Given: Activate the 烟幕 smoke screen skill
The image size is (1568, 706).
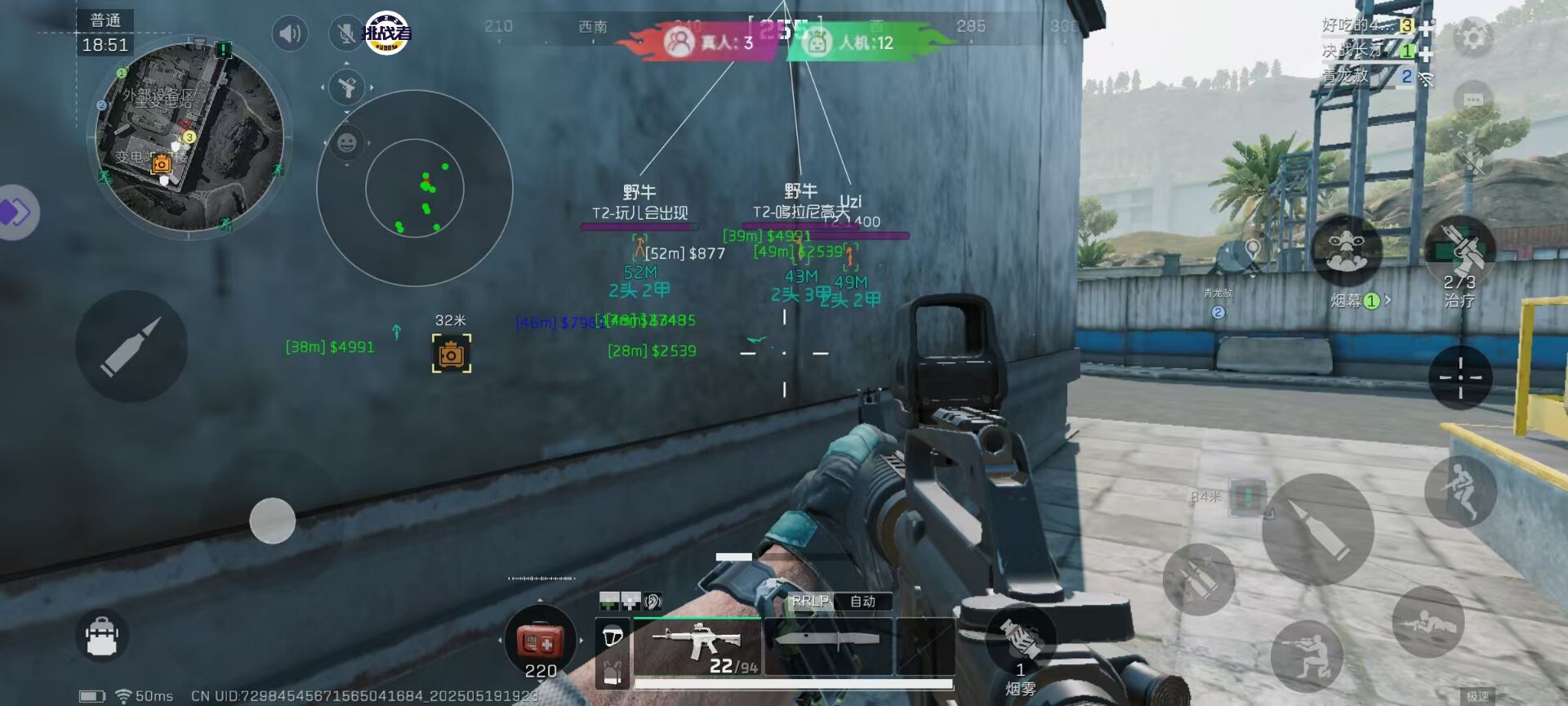Looking at the screenshot, I should 1347,252.
